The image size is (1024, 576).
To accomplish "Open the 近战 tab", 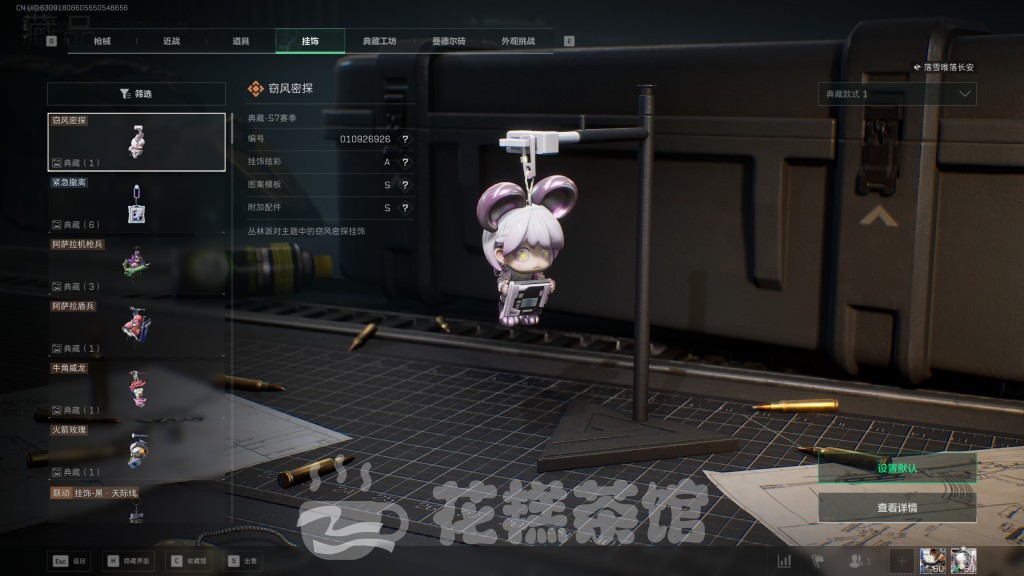I will point(171,41).
